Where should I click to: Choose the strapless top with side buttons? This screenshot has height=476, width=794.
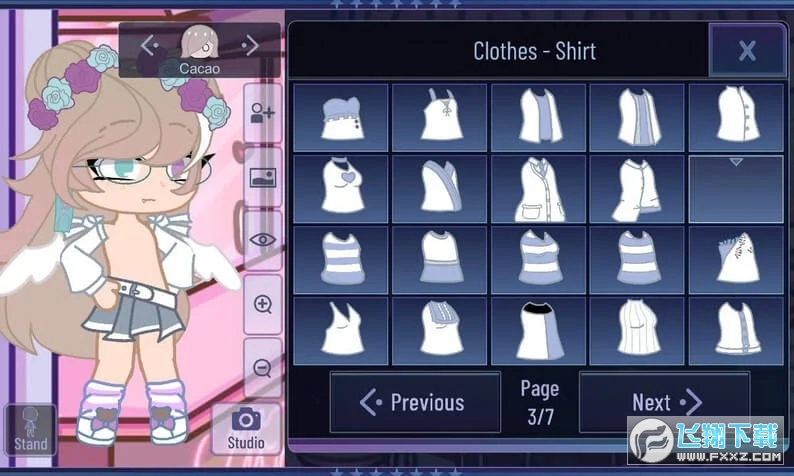tap(340, 118)
